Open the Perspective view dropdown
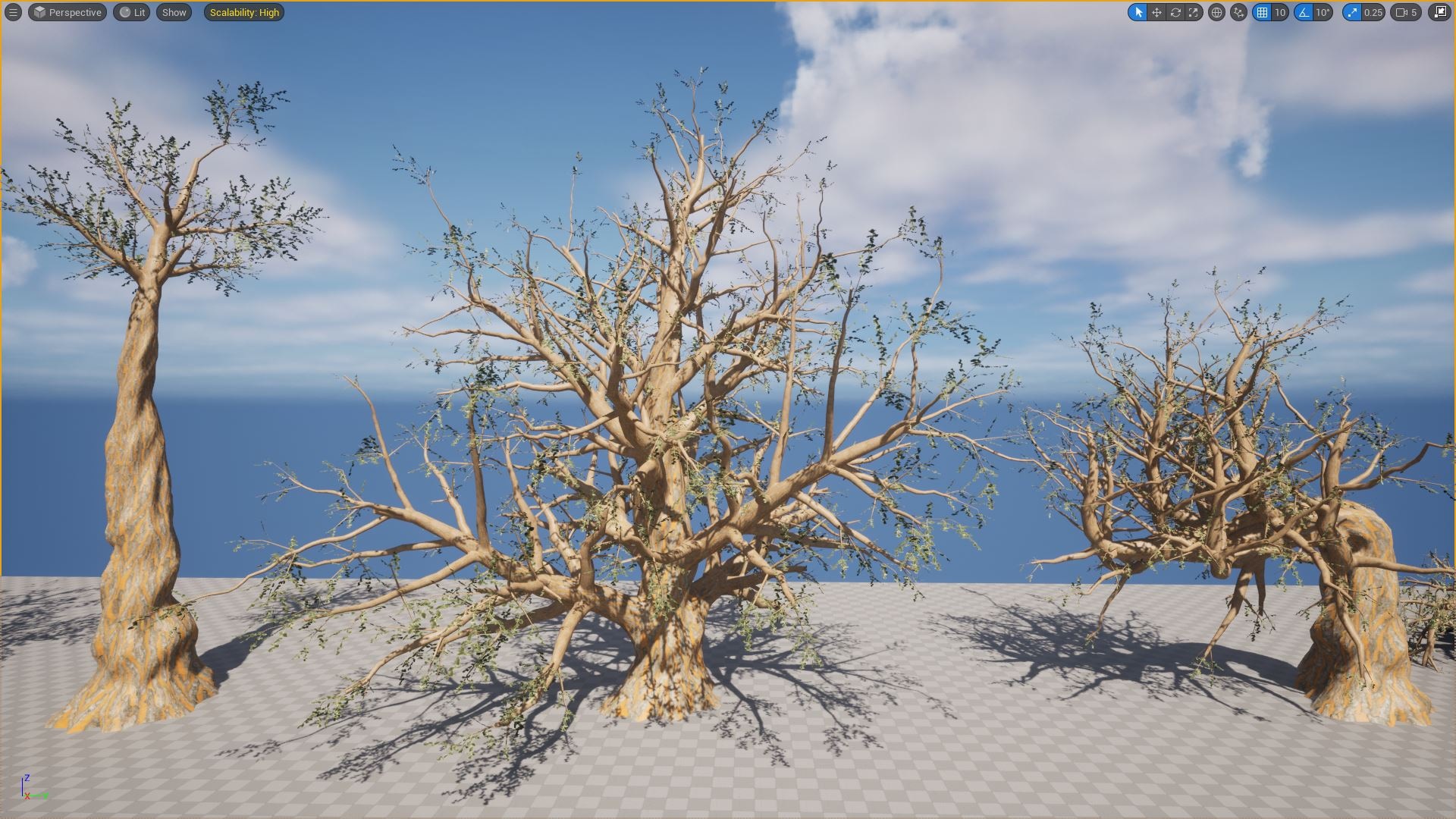 [67, 12]
